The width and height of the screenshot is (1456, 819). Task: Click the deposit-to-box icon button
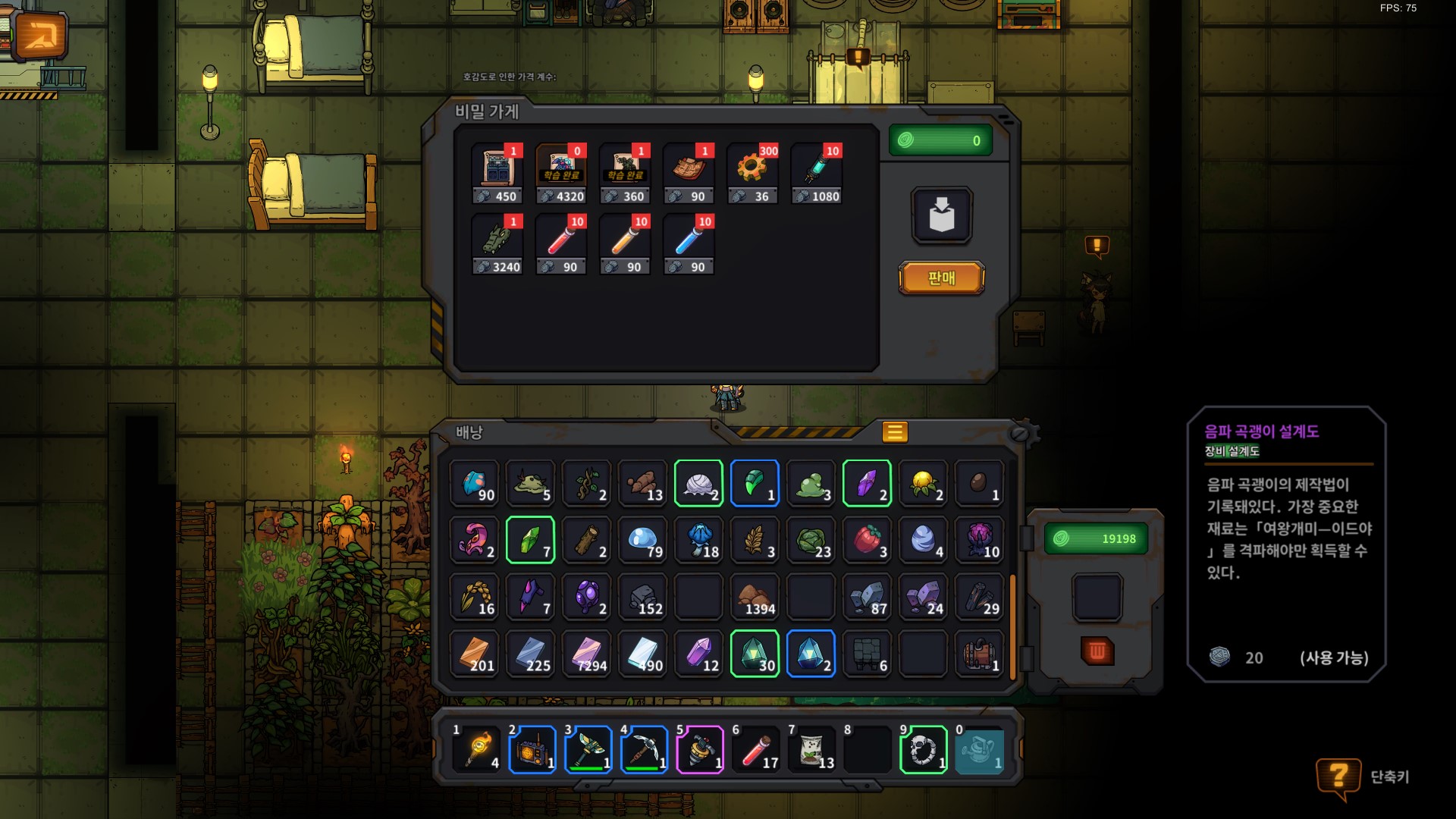pyautogui.click(x=941, y=215)
